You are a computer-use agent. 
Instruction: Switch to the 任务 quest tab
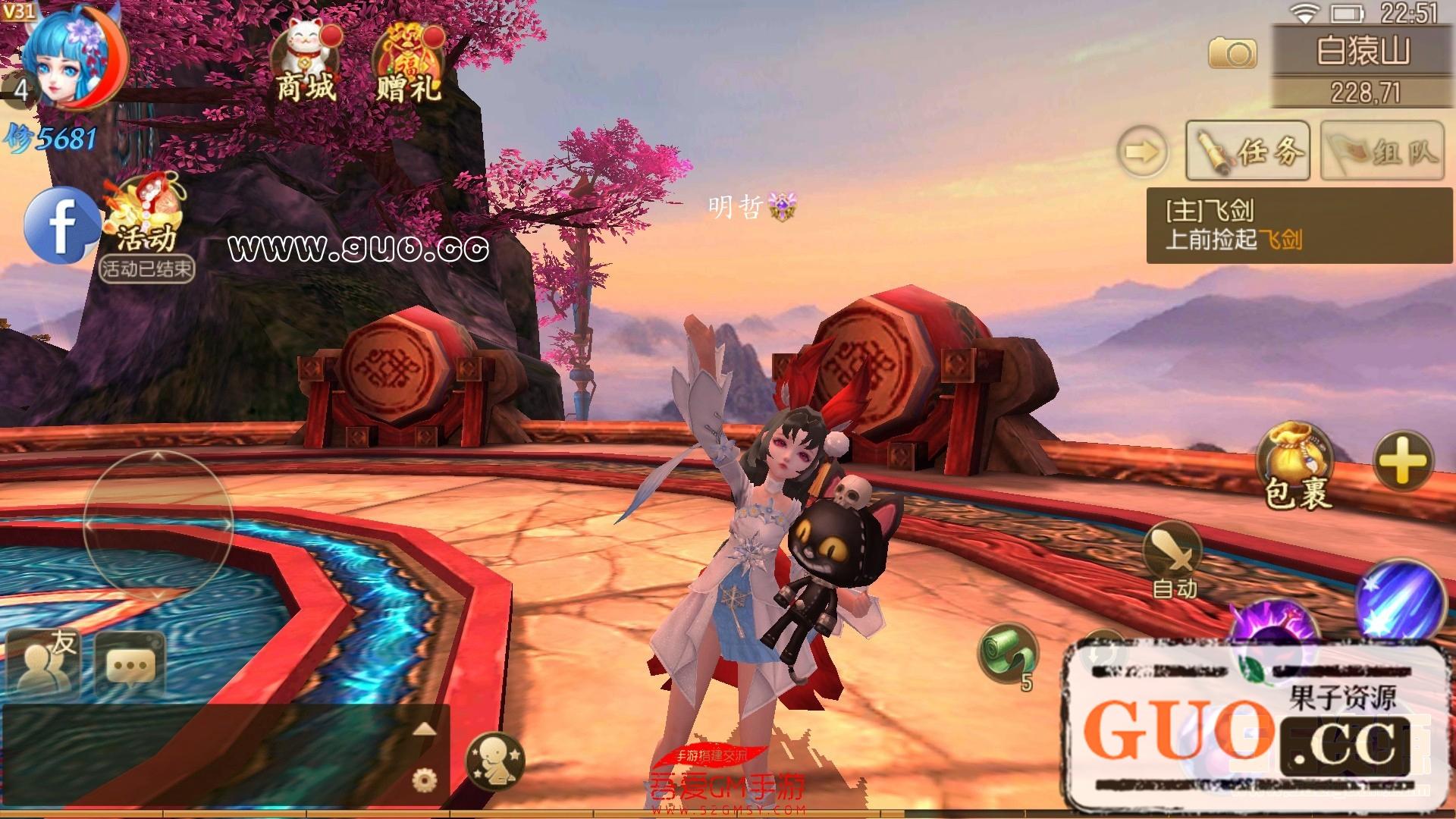[1247, 150]
